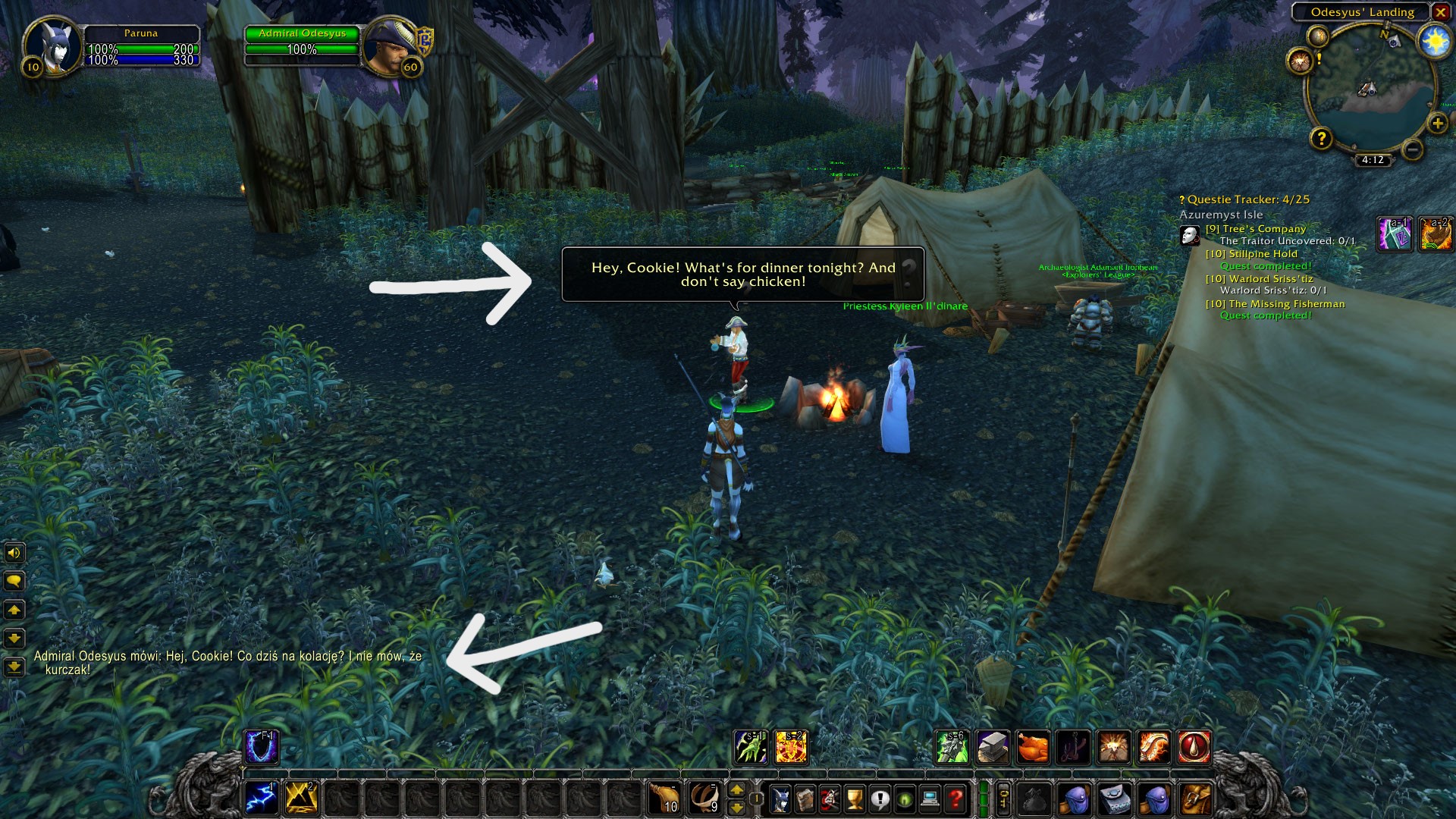This screenshot has width=1456, height=819.
Task: Open Guild panel via the green eye icon
Action: 905,797
